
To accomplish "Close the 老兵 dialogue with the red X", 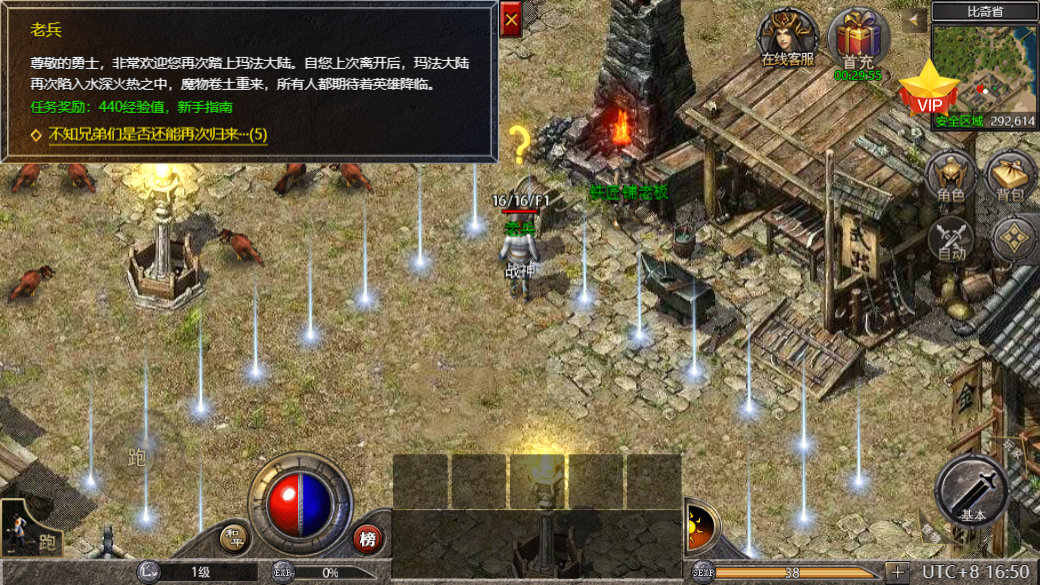I will (x=511, y=20).
